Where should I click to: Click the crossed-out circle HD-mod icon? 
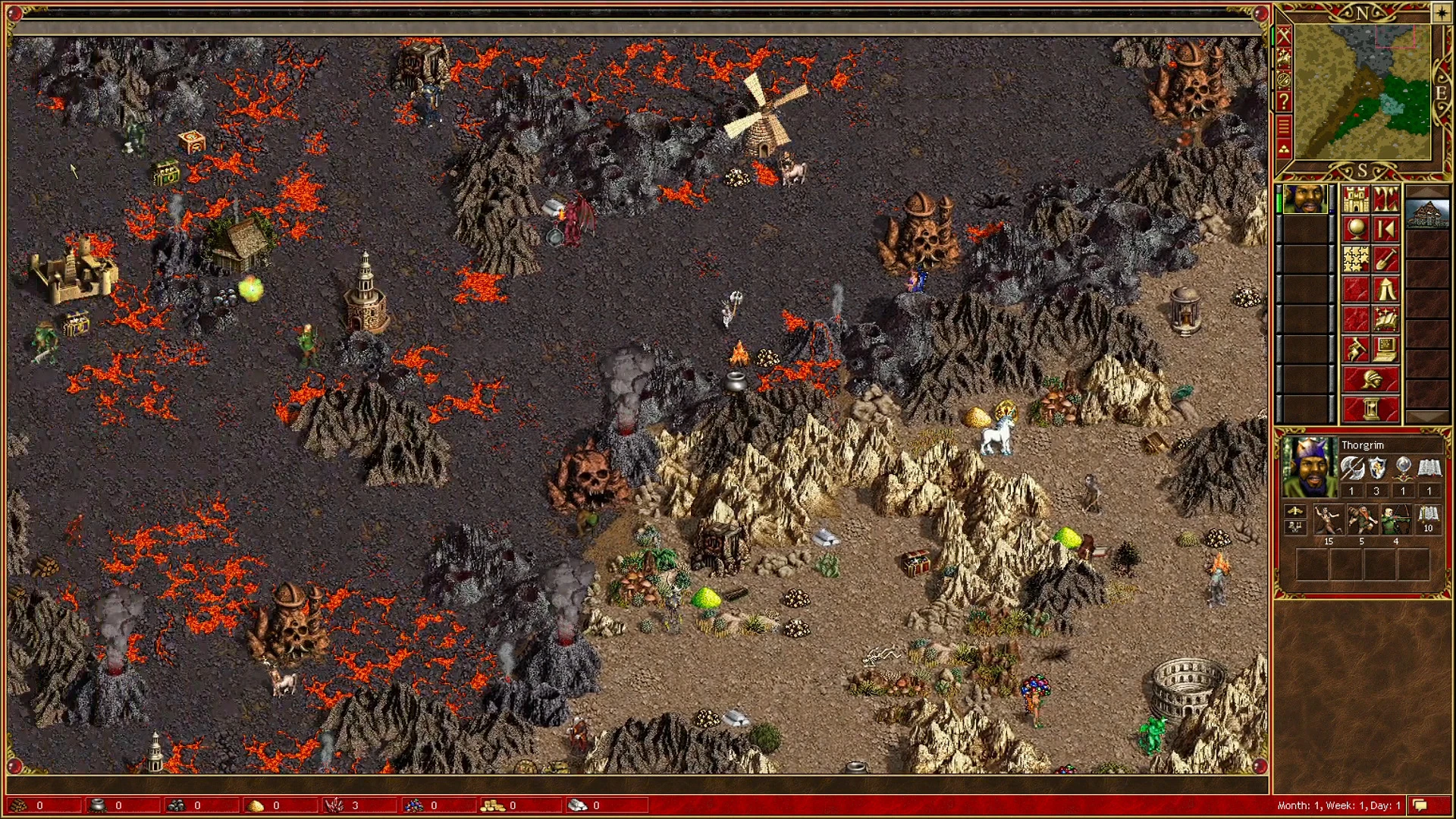1283,79
